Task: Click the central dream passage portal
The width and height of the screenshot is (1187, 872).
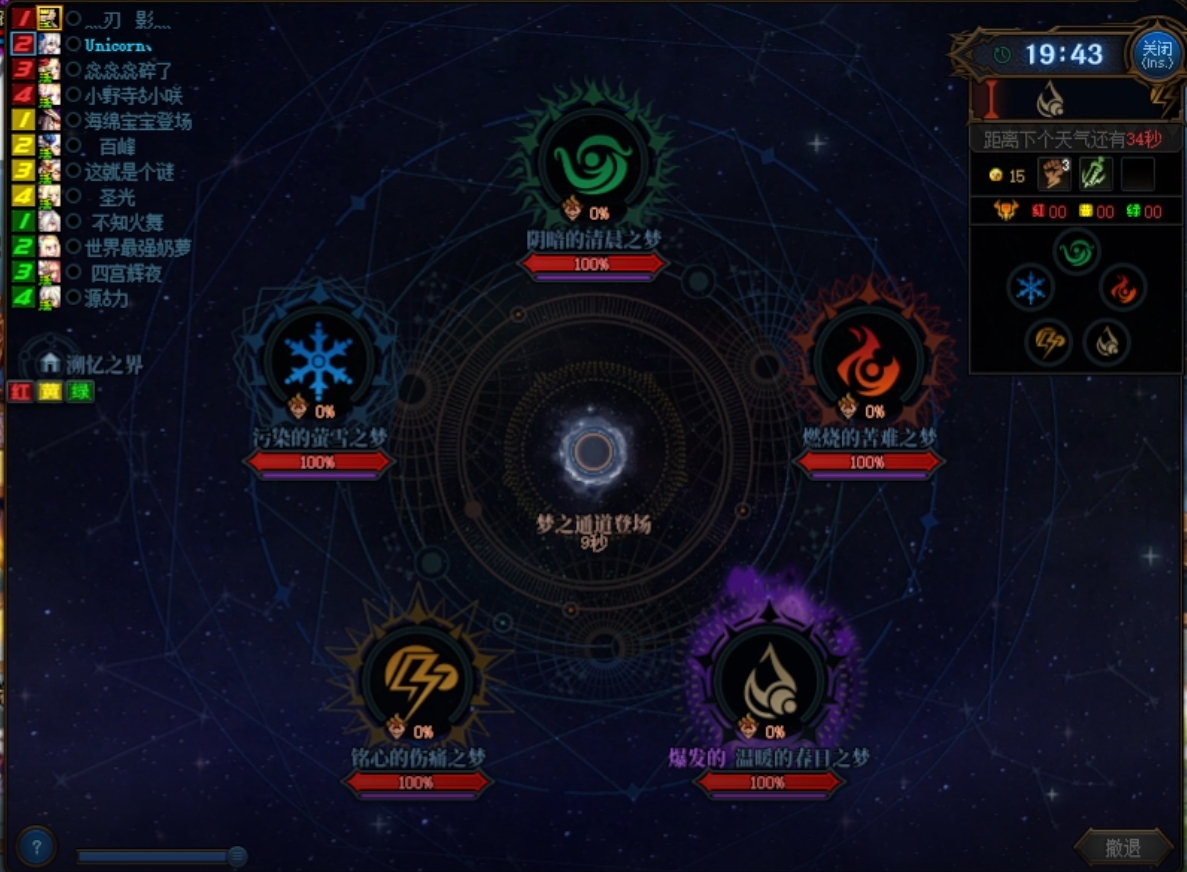Action: tap(593, 451)
